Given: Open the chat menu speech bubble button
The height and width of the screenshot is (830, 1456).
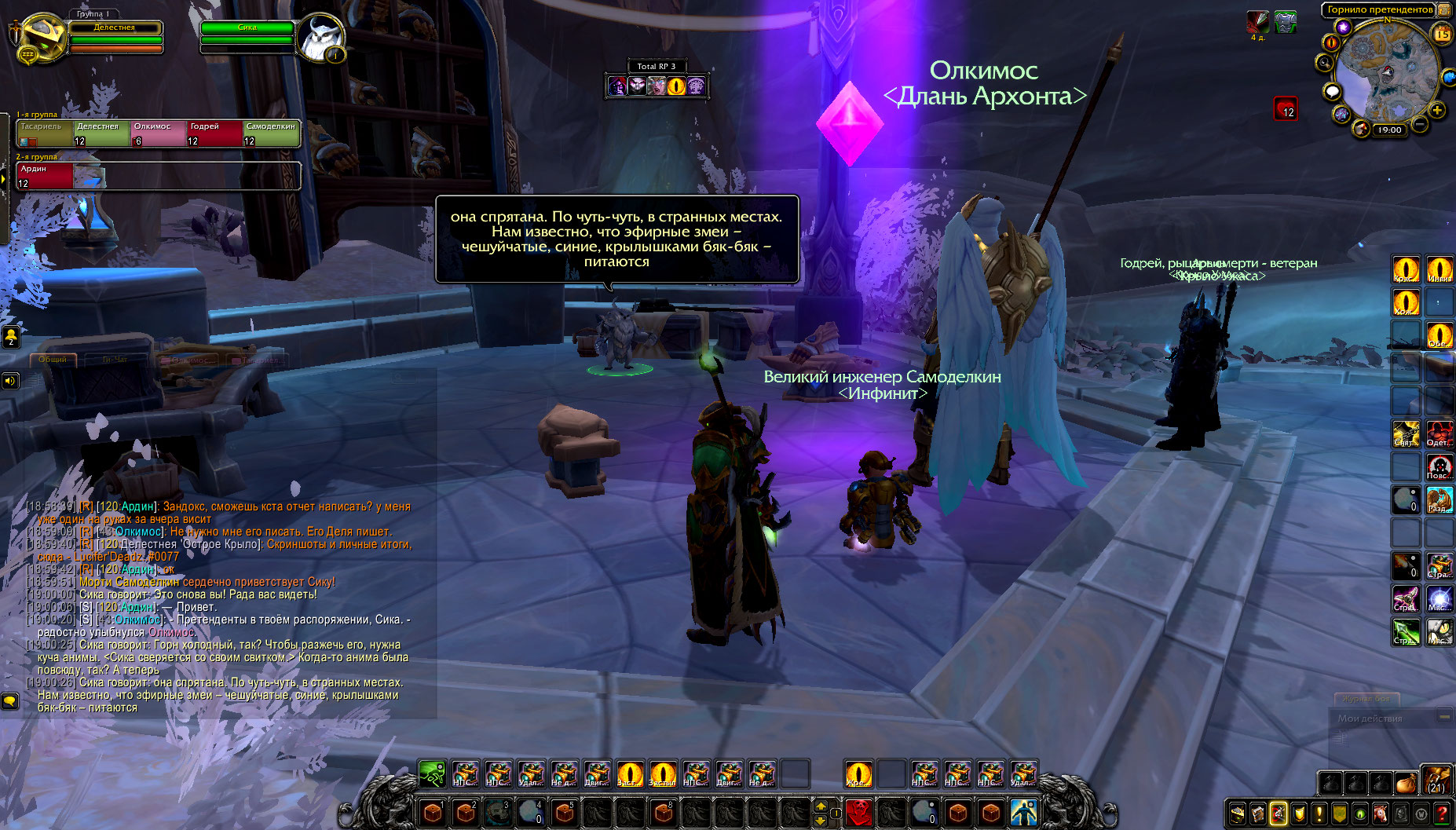Looking at the screenshot, I should point(9,700).
